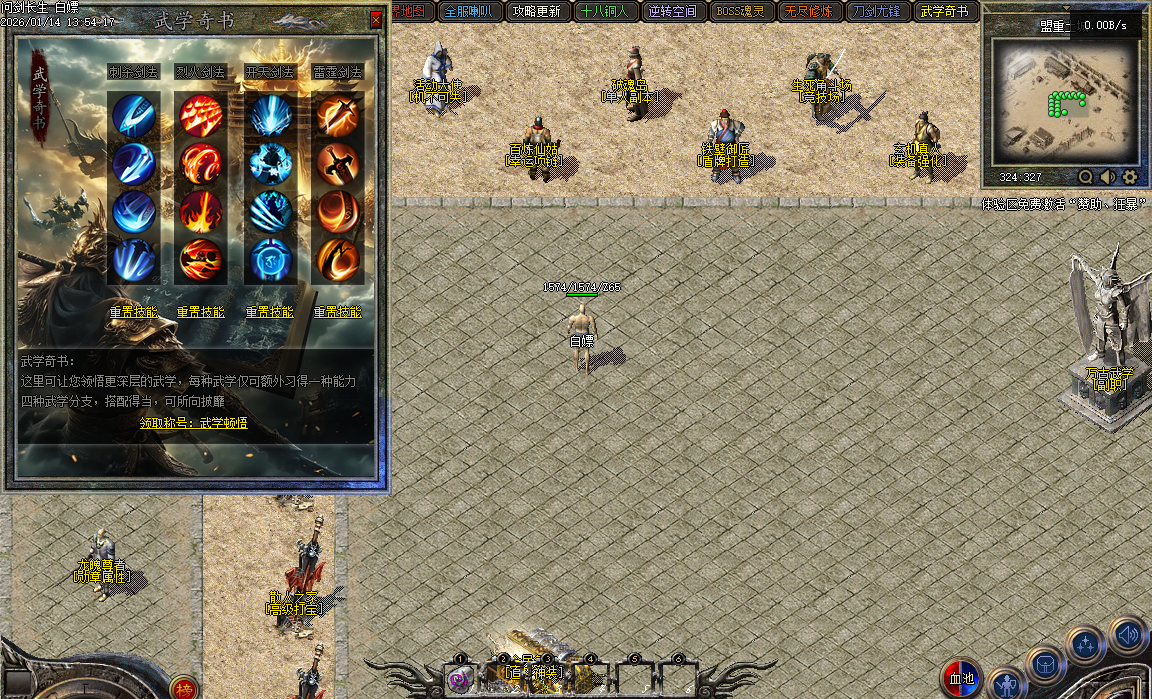Open the 全服喇叭 menu button

tap(467, 12)
